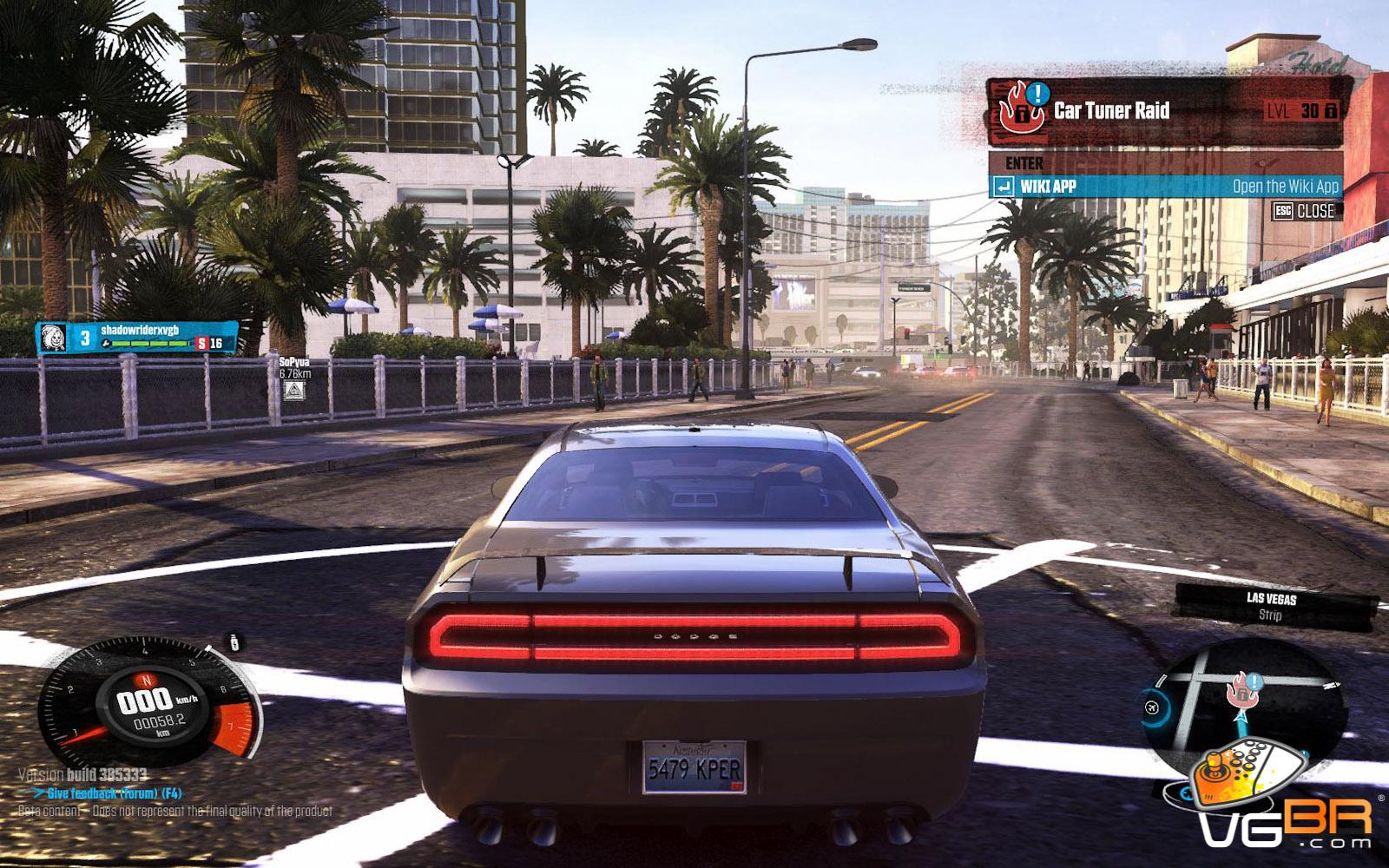Open the Wiki App entry

1165,187
